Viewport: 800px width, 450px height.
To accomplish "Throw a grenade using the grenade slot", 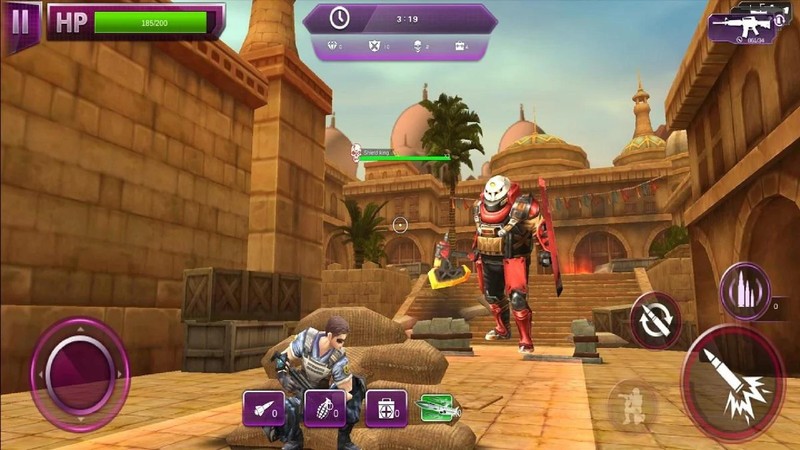I will [x=324, y=408].
